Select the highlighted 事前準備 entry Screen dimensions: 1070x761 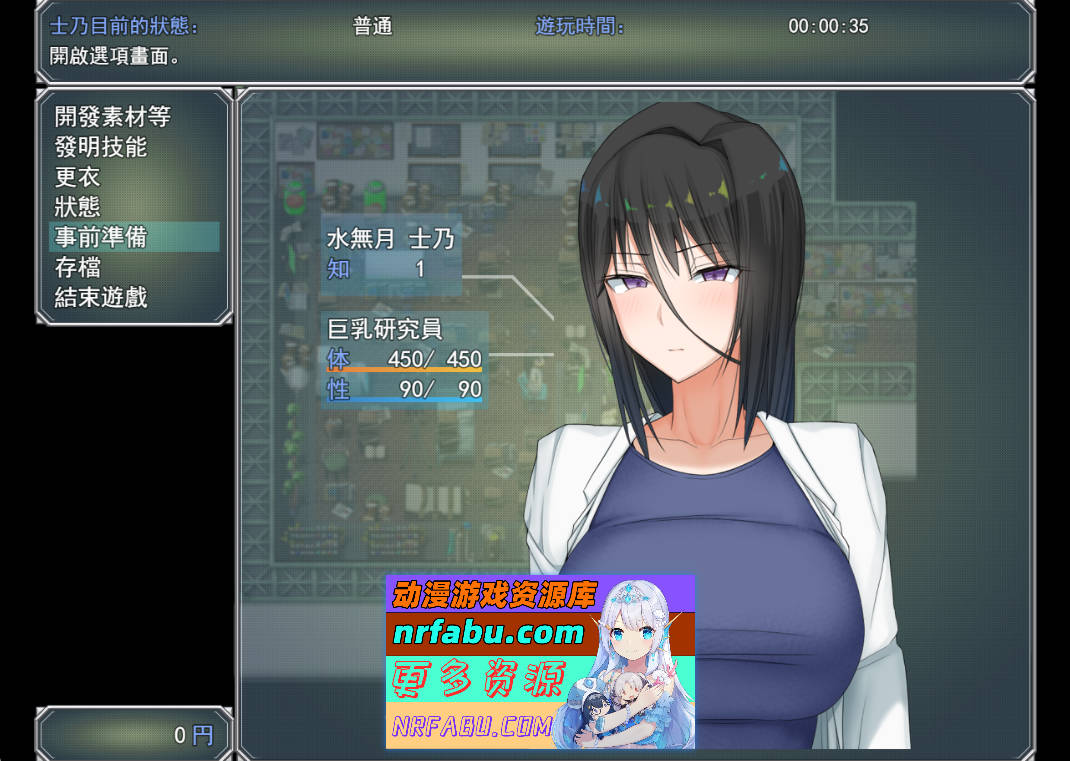coord(101,237)
